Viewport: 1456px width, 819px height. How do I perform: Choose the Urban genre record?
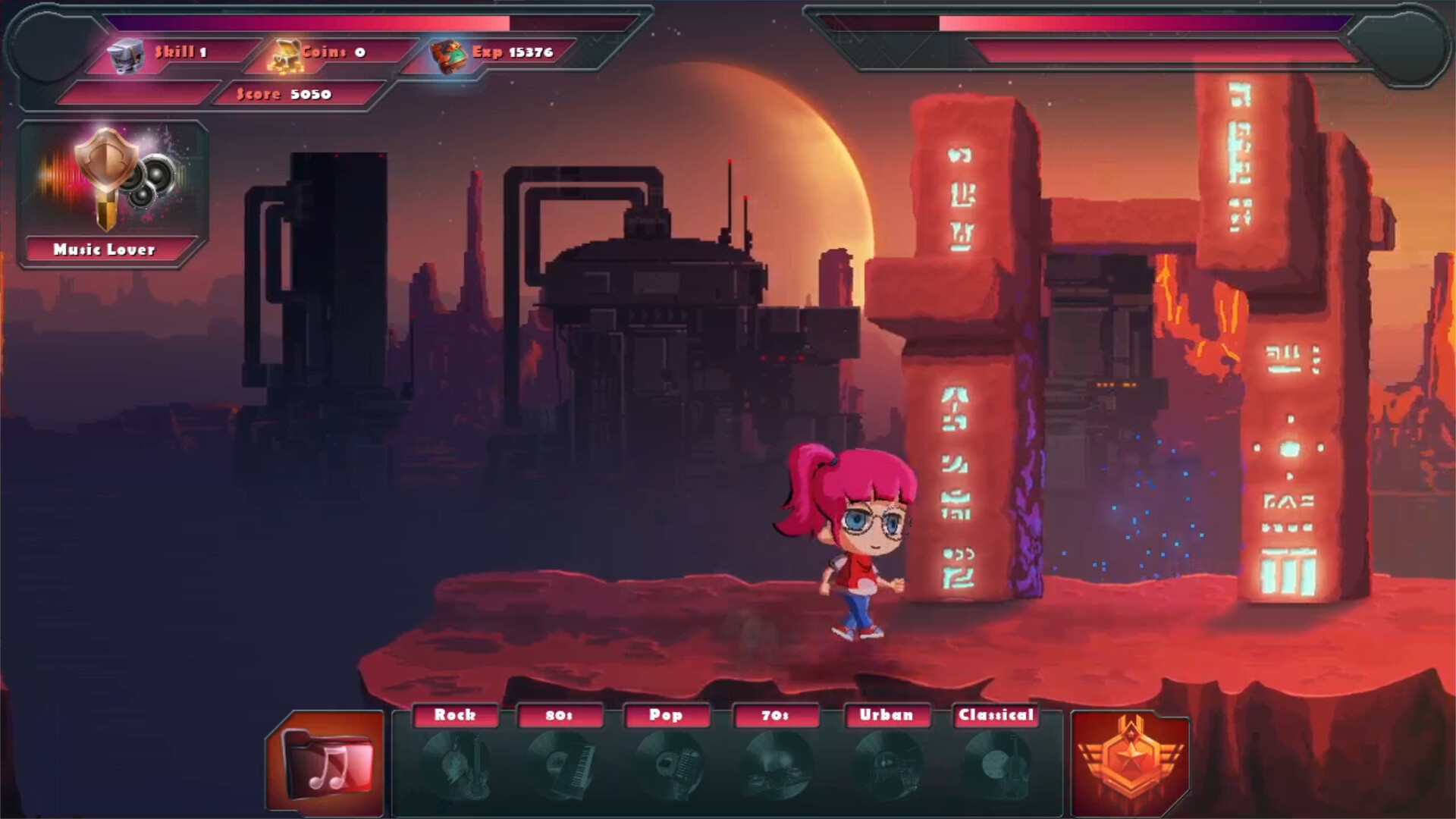(x=886, y=762)
